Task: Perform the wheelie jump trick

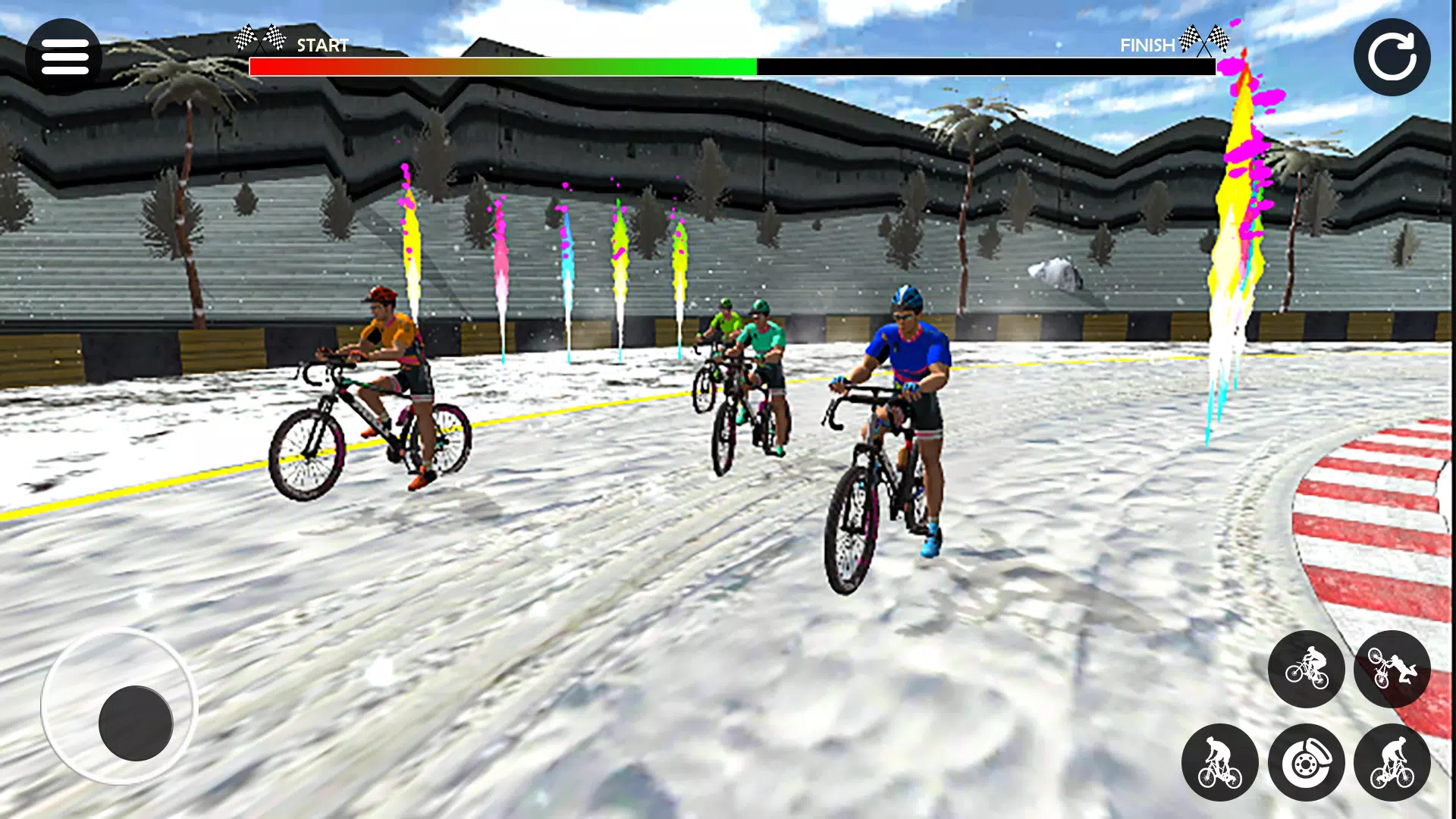Action: [x=1306, y=669]
